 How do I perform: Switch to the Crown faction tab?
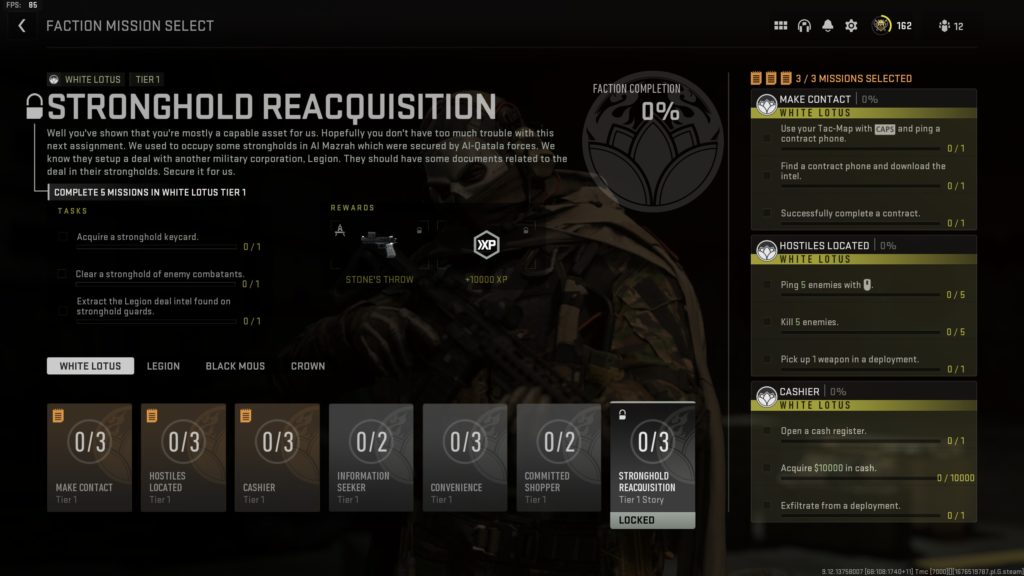click(307, 366)
